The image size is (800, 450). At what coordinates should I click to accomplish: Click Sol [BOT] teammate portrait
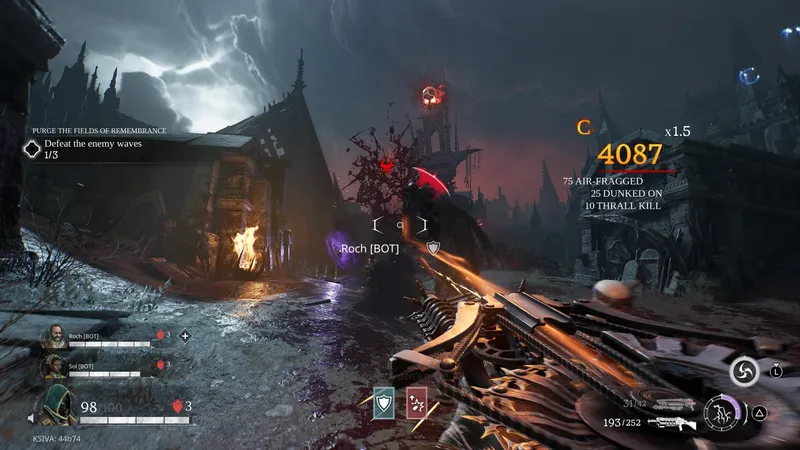tap(54, 367)
